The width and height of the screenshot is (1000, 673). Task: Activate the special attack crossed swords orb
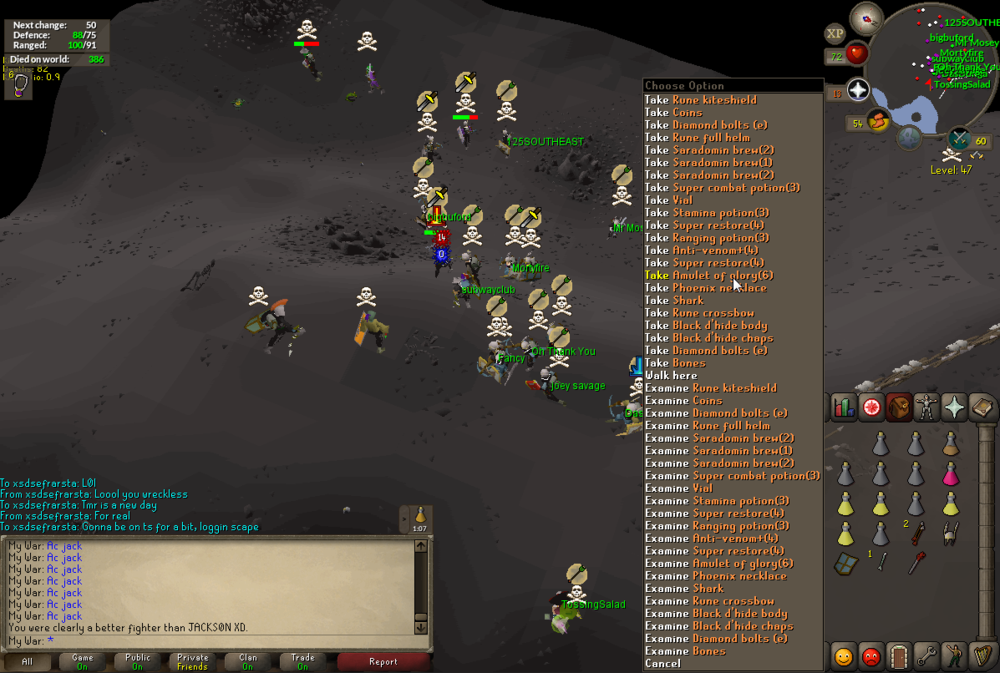click(959, 138)
